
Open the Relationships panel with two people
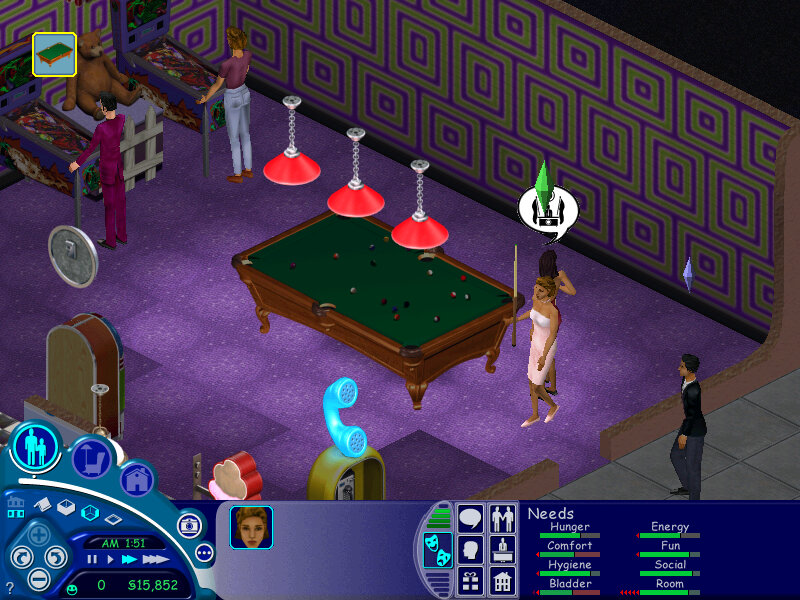pos(503,519)
